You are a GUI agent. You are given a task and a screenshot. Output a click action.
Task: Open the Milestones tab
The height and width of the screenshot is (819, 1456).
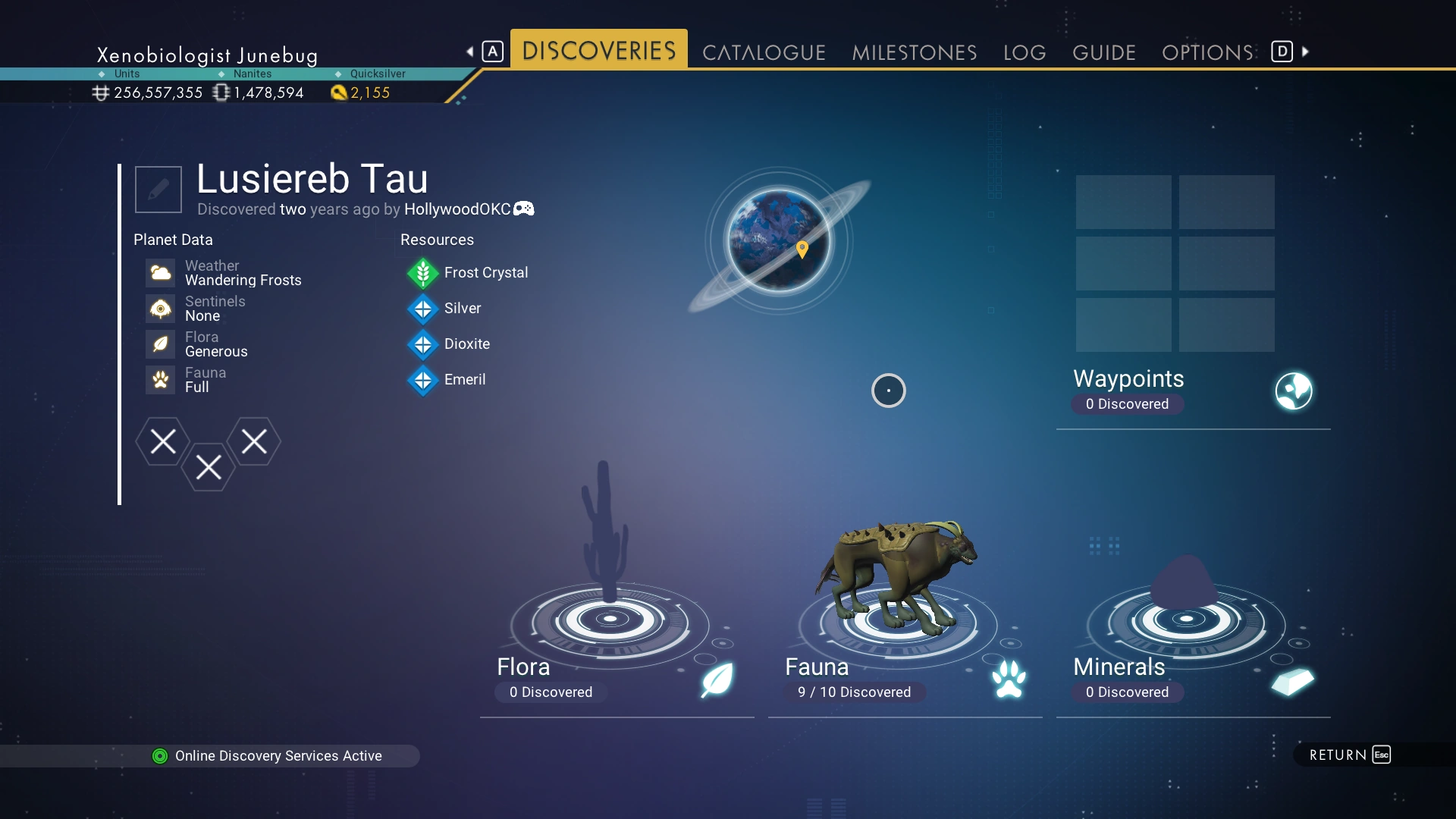coord(914,52)
